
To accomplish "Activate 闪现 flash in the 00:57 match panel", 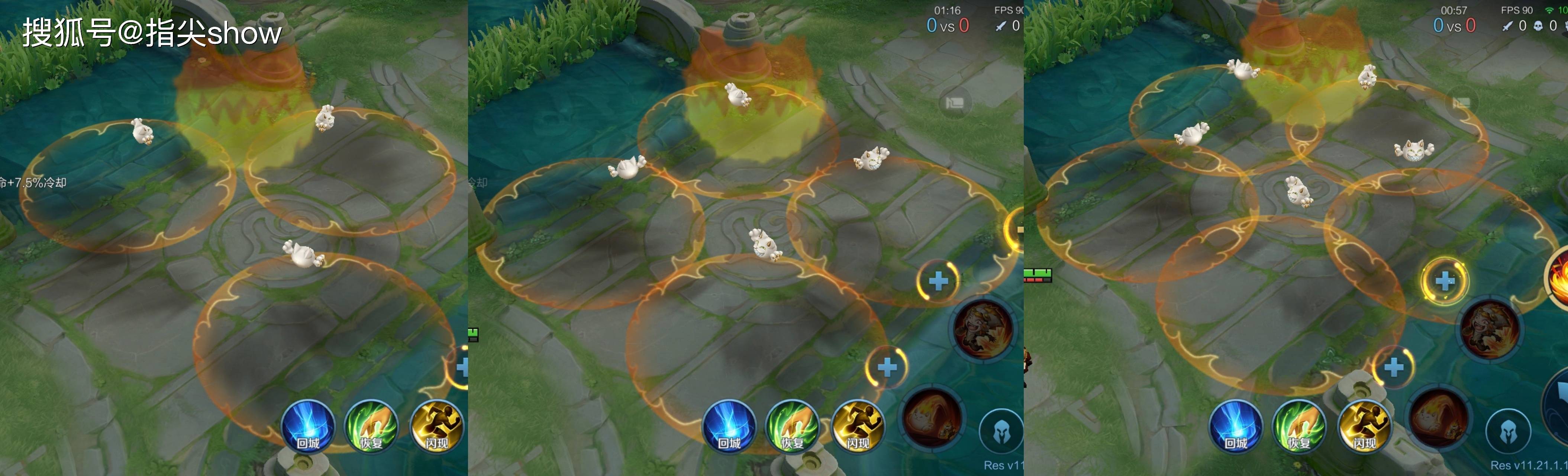I will tap(1364, 427).
